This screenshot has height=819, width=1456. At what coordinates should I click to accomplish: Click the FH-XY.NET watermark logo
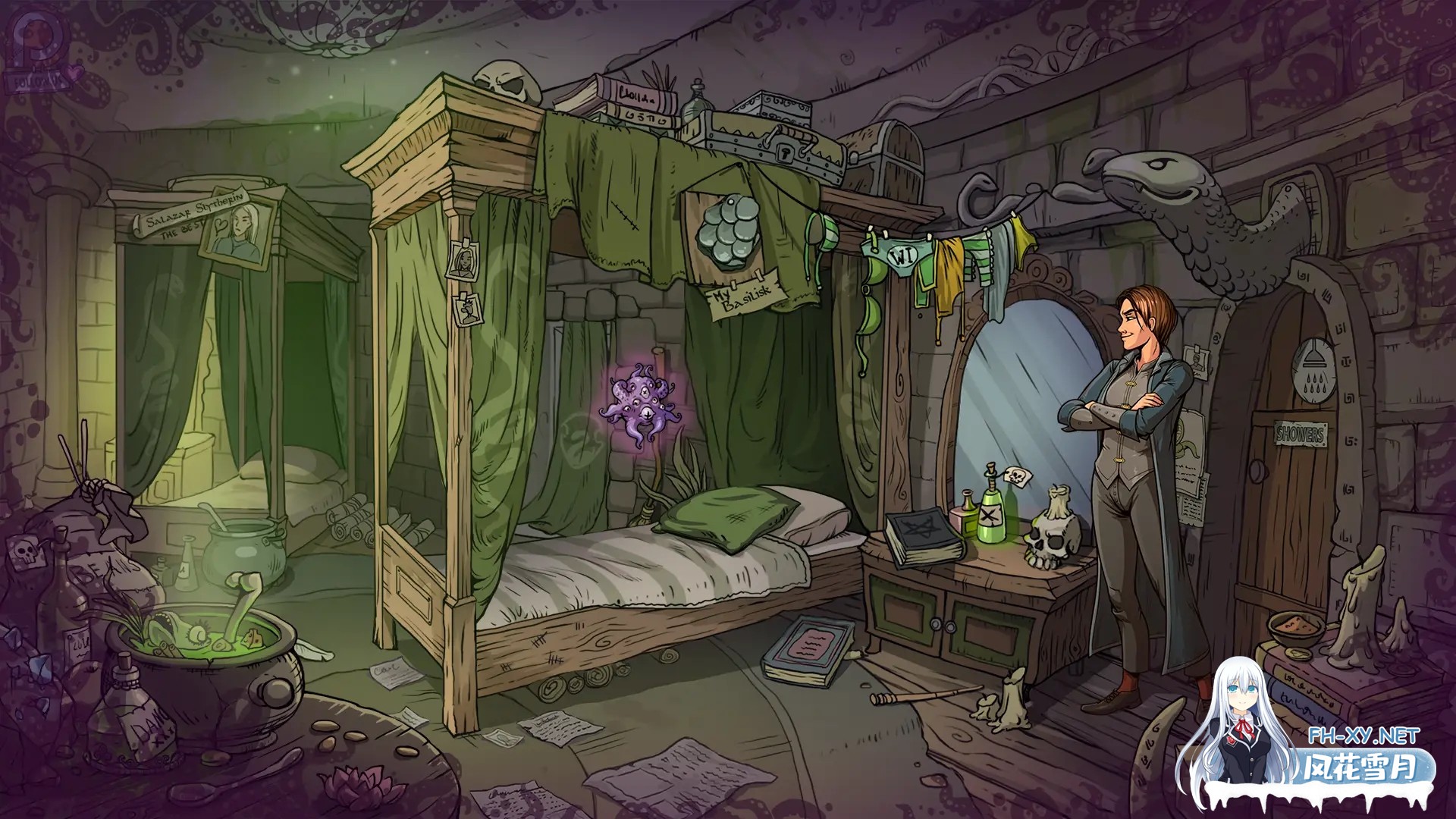pos(1333,736)
